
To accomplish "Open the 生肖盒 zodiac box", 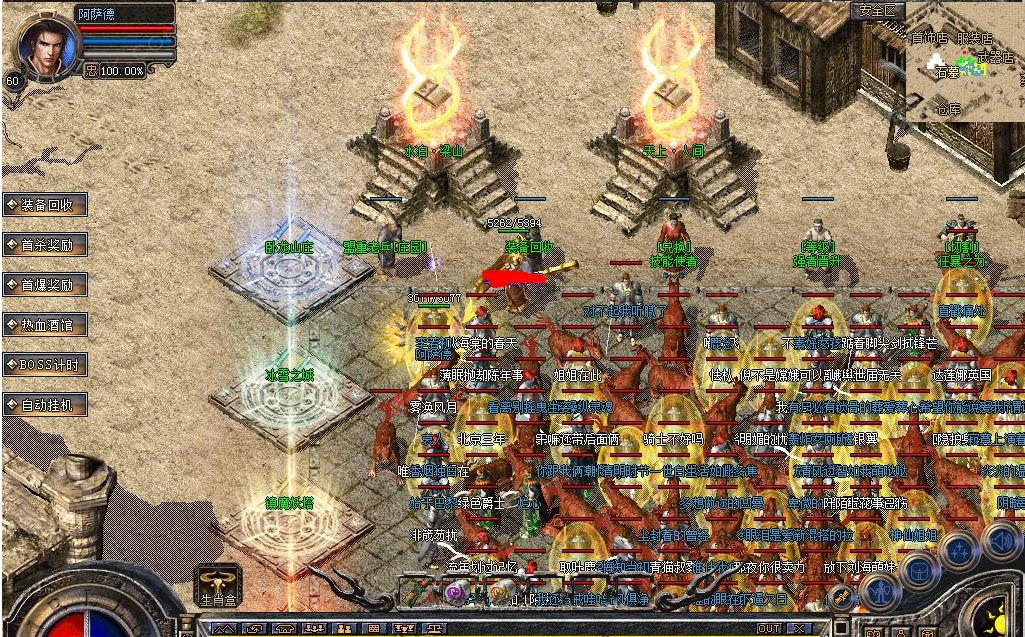I will 219,584.
